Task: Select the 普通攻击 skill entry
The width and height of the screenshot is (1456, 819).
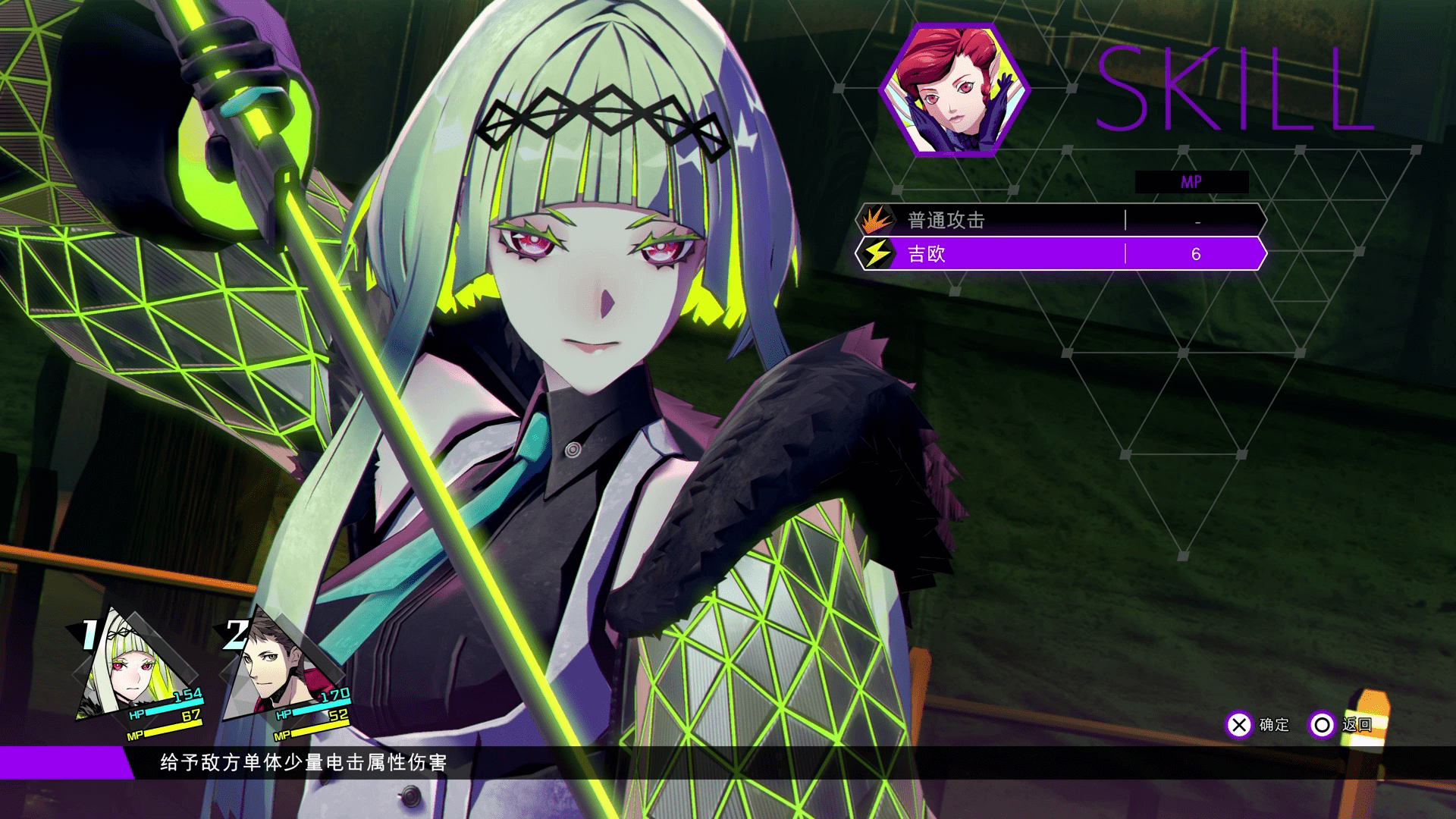Action: [1060, 220]
